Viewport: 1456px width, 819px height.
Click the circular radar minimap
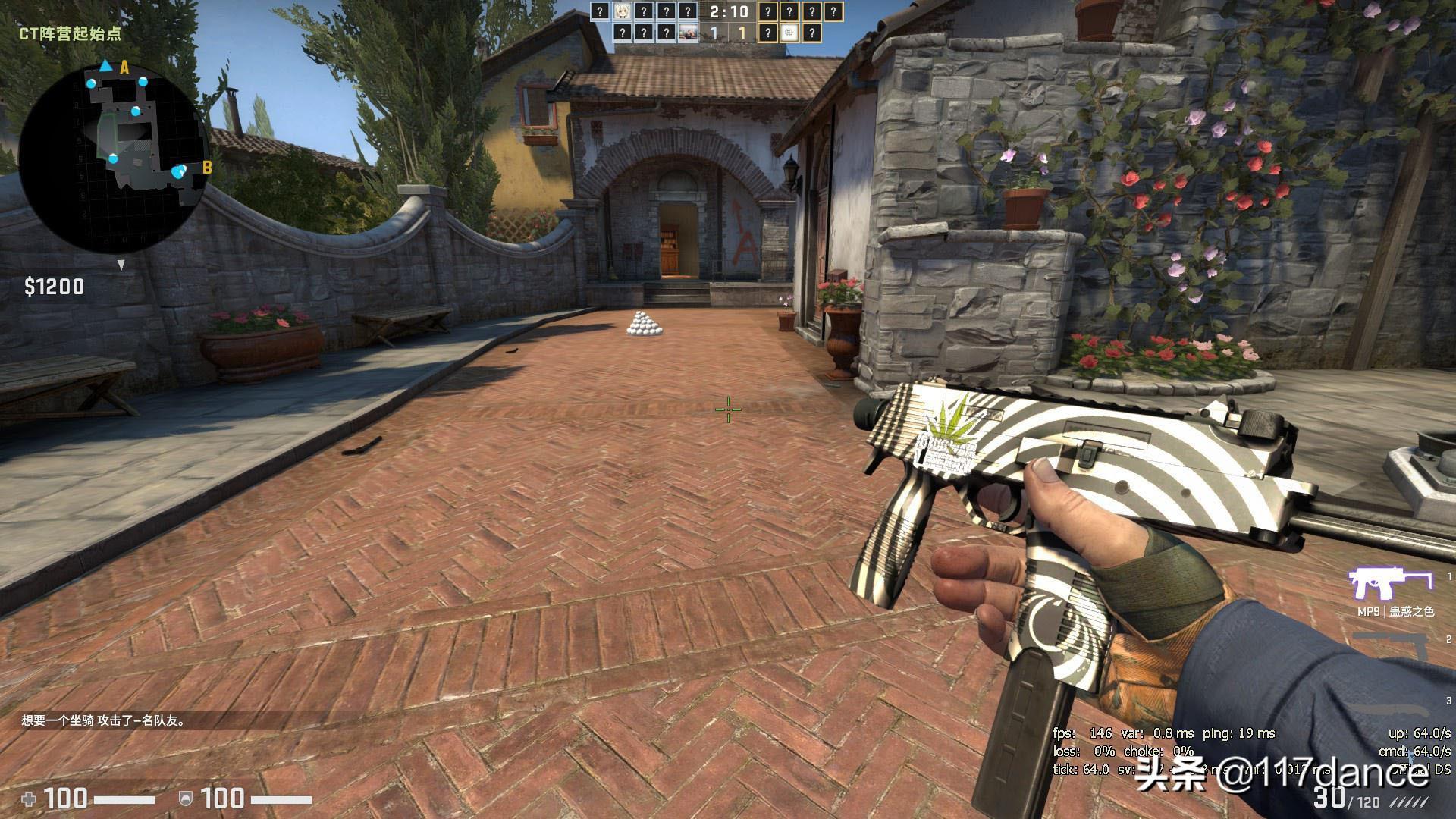[112, 158]
